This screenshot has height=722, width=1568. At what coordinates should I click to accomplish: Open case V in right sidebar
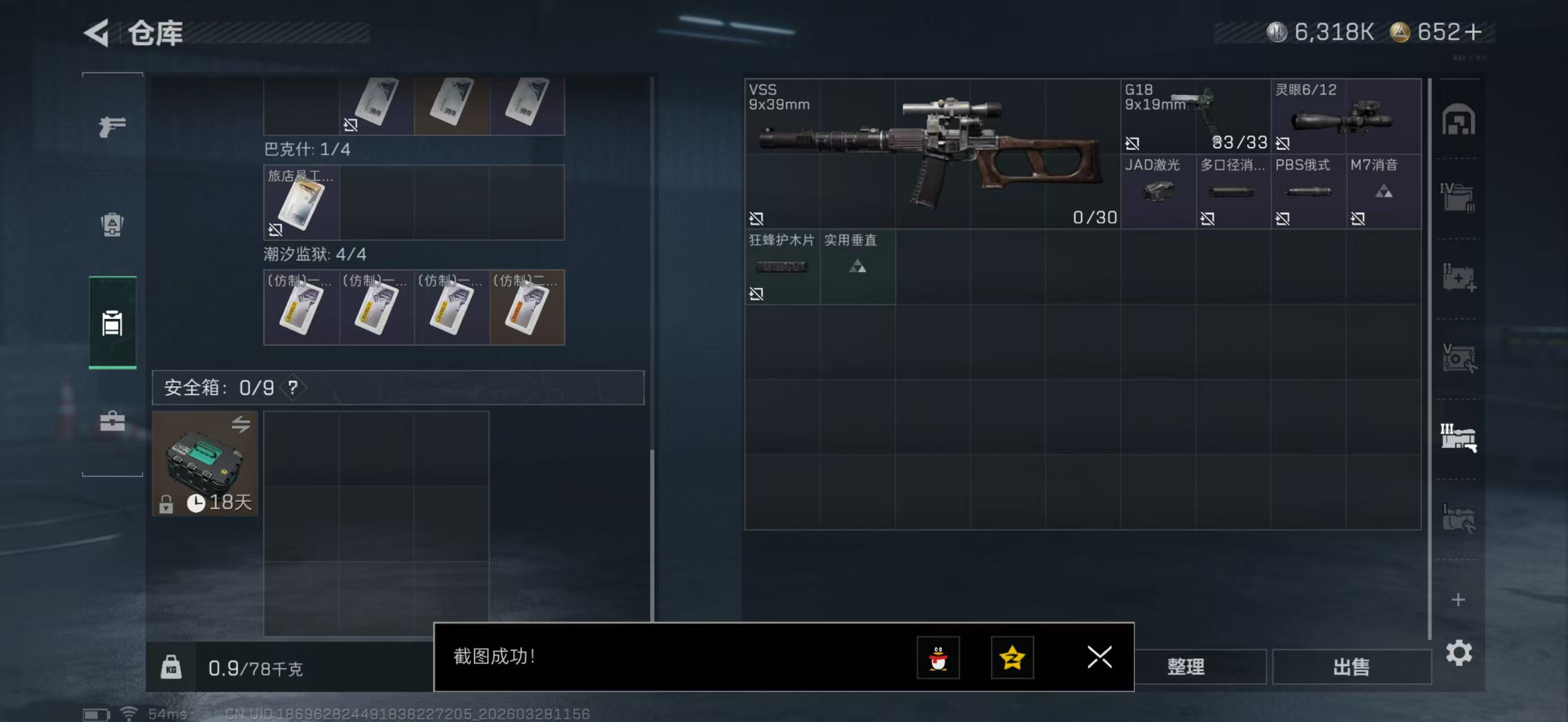[x=1459, y=358]
